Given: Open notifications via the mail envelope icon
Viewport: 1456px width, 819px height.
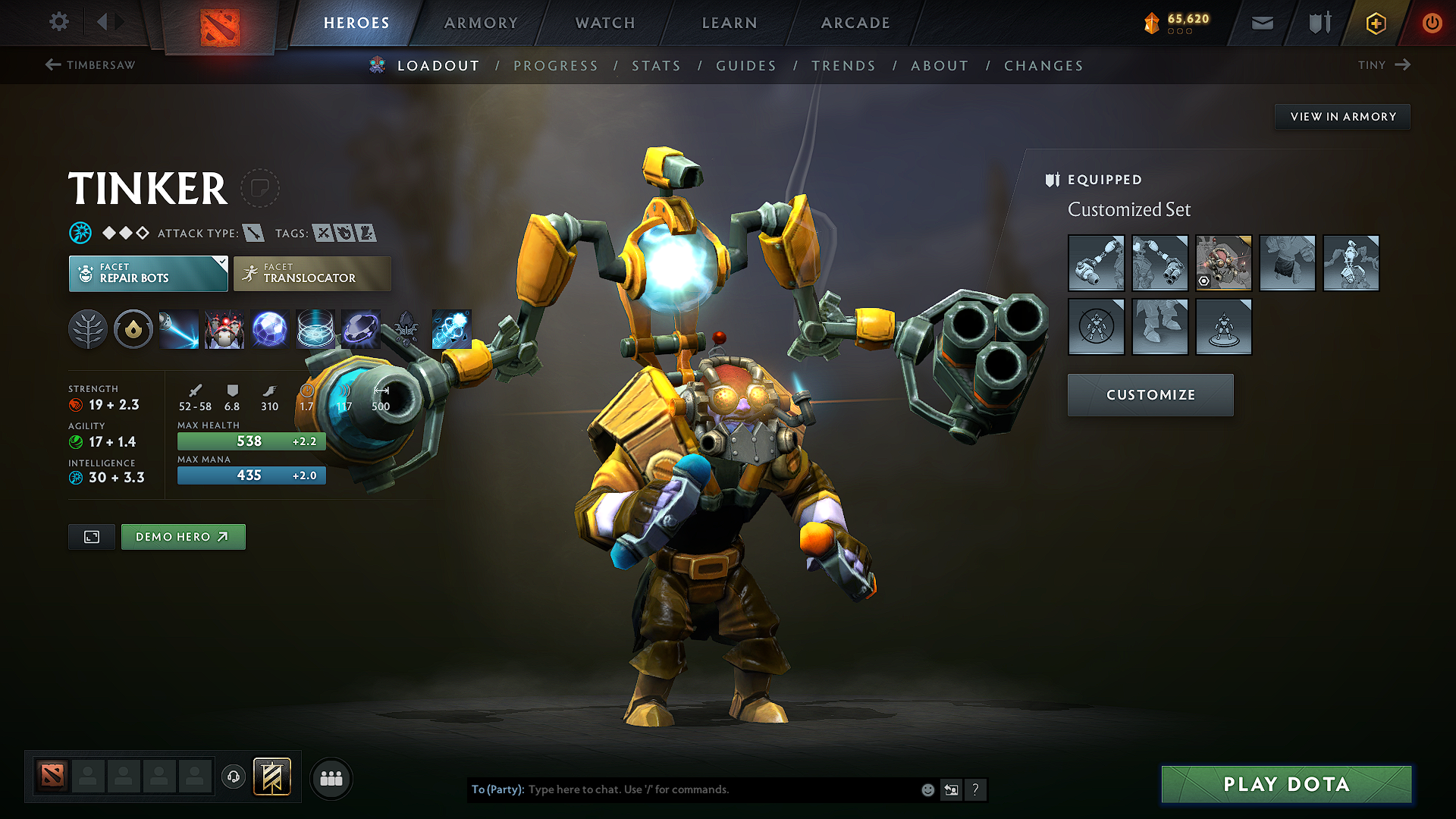Looking at the screenshot, I should [x=1261, y=23].
